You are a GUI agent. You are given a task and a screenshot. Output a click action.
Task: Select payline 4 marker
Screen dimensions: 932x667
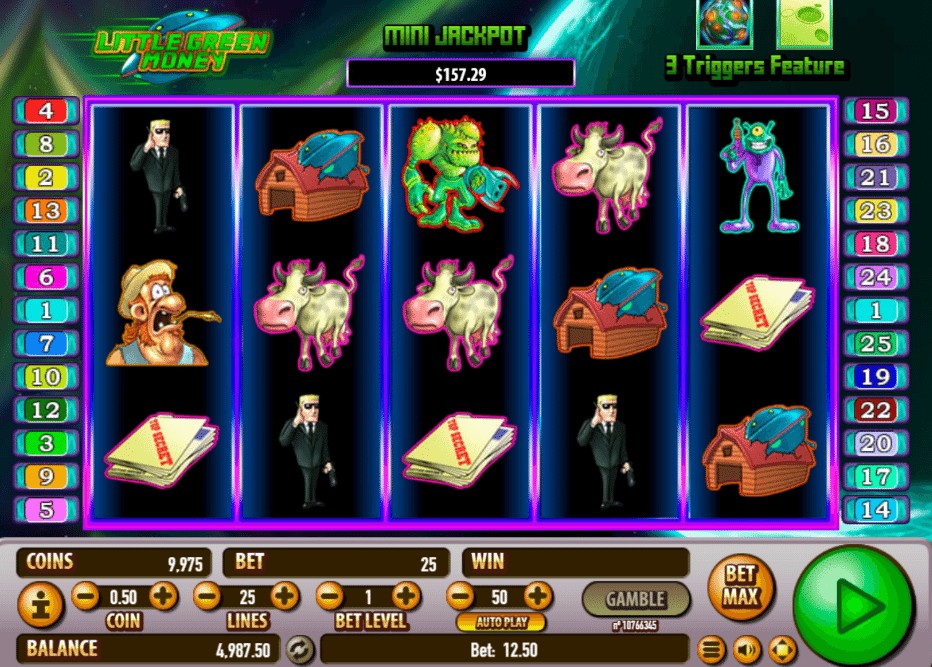point(46,110)
